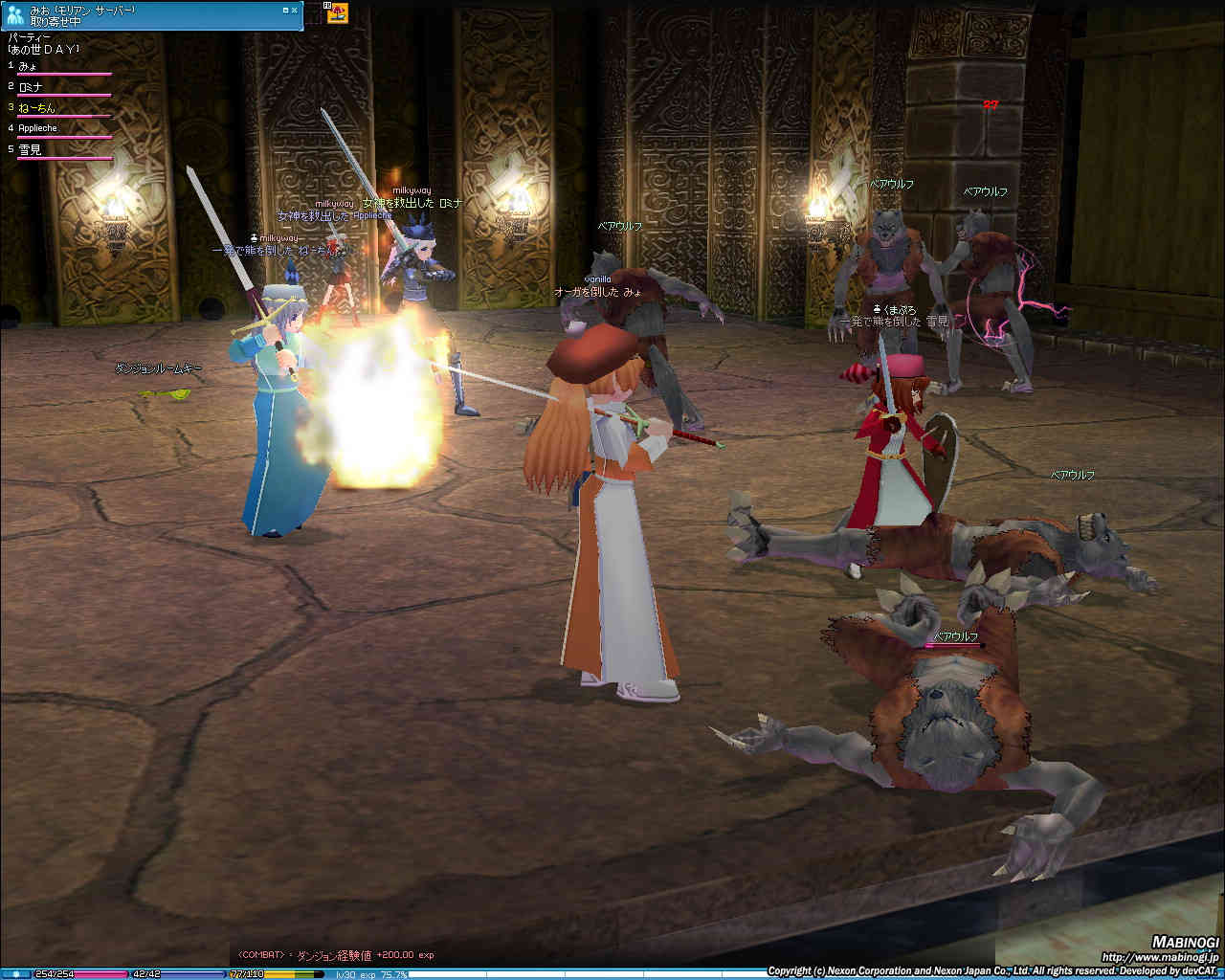1225x980 pixels.
Task: Close the blue messenger notification window
Action: click(x=295, y=10)
